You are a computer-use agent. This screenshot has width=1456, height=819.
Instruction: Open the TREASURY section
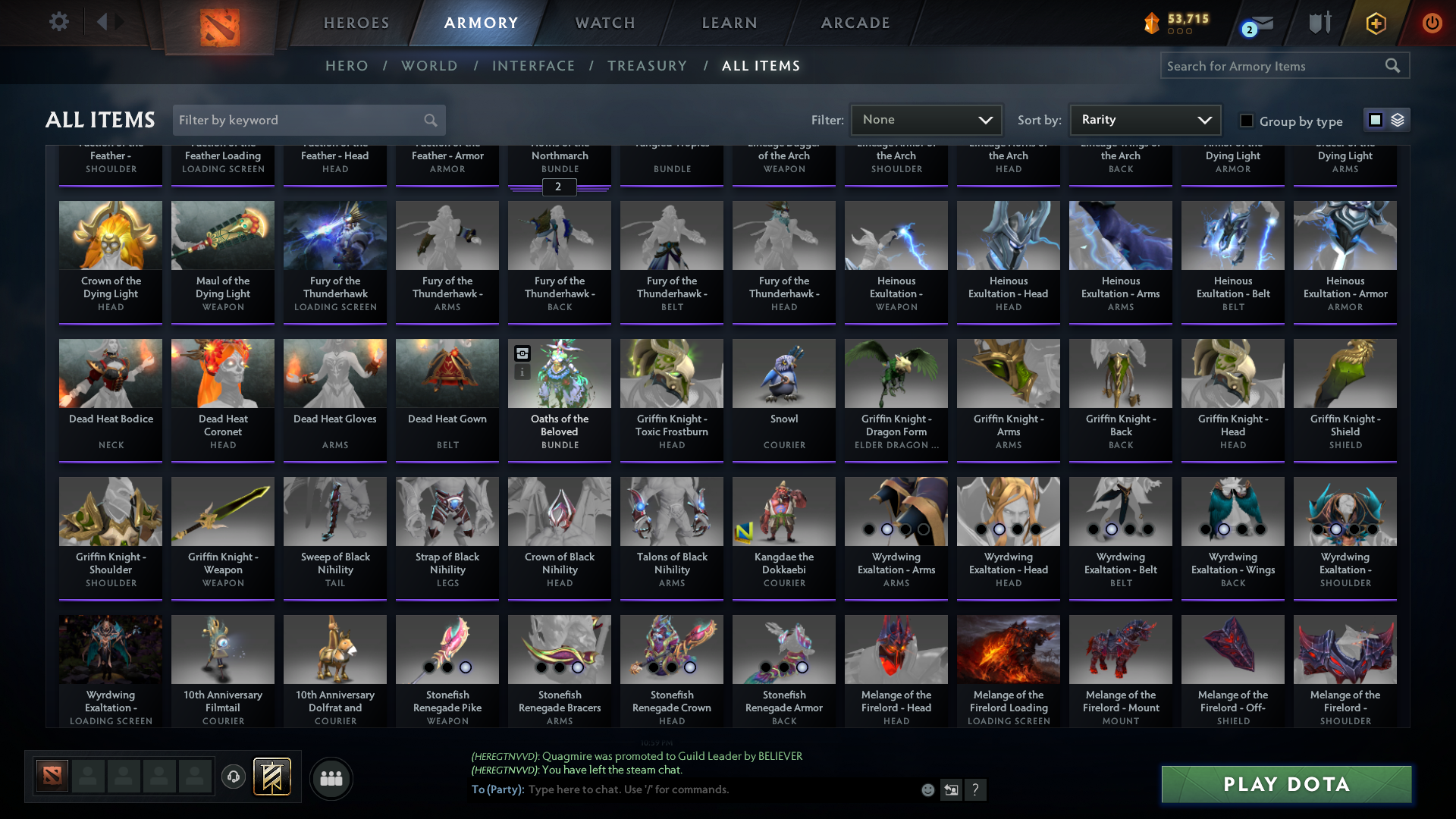tap(648, 66)
